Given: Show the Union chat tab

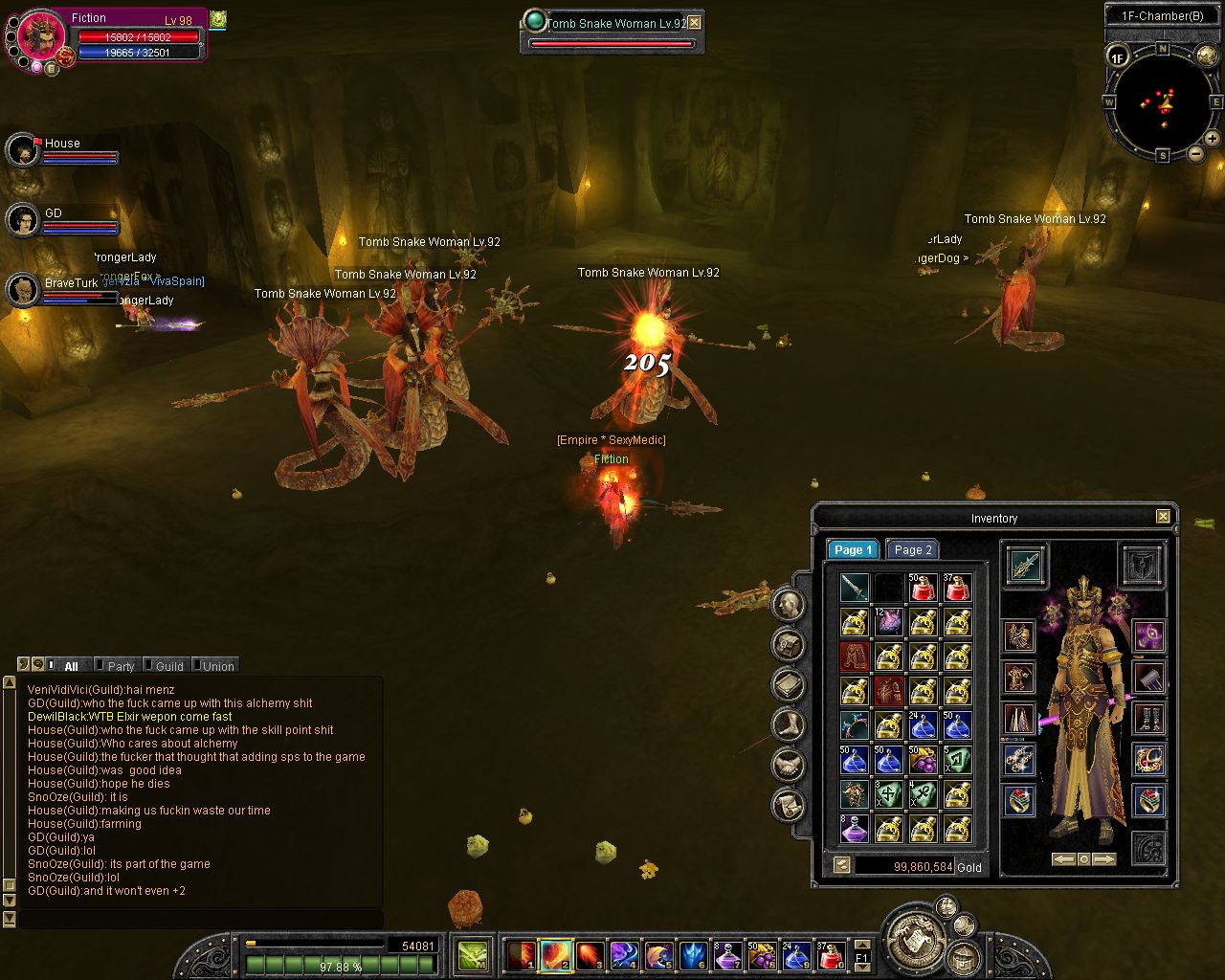Looking at the screenshot, I should coord(216,666).
